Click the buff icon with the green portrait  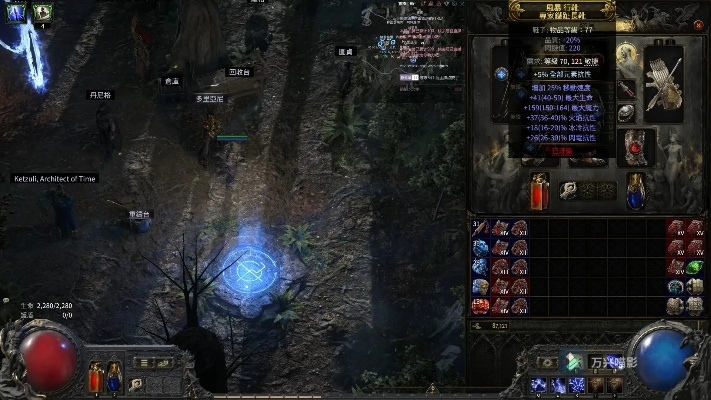coord(42,13)
